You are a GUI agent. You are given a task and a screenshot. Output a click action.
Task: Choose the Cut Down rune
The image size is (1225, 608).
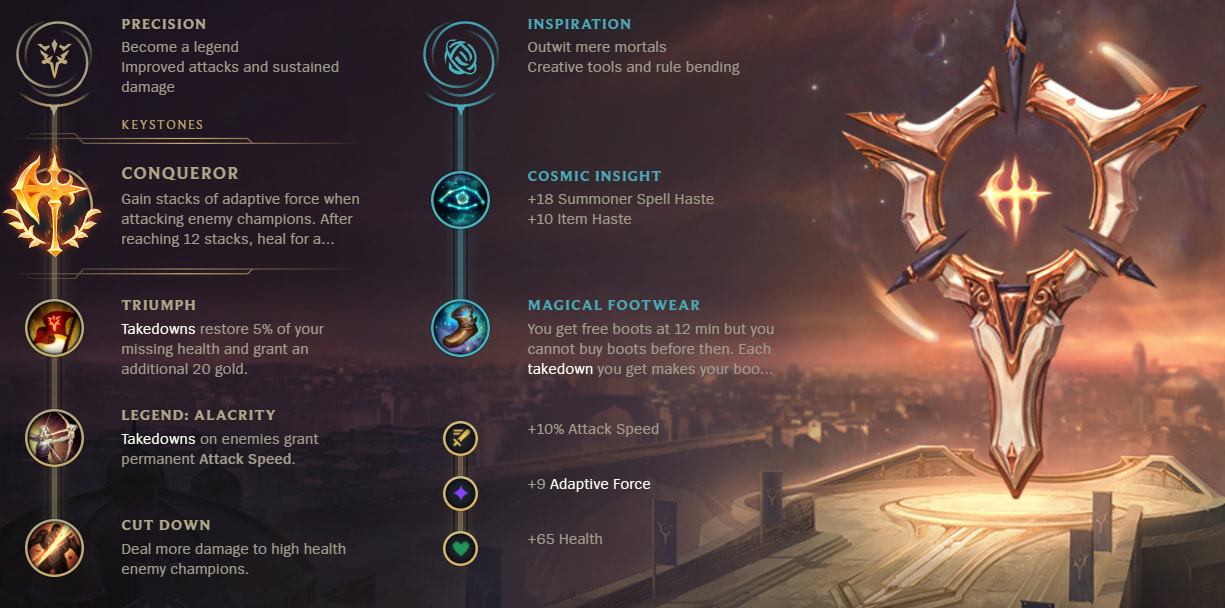click(54, 548)
